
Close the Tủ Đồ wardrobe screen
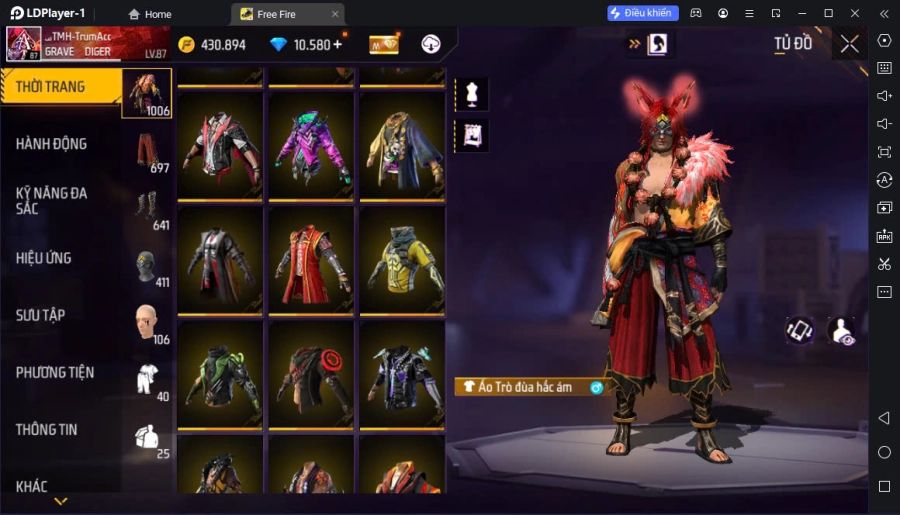[x=849, y=44]
